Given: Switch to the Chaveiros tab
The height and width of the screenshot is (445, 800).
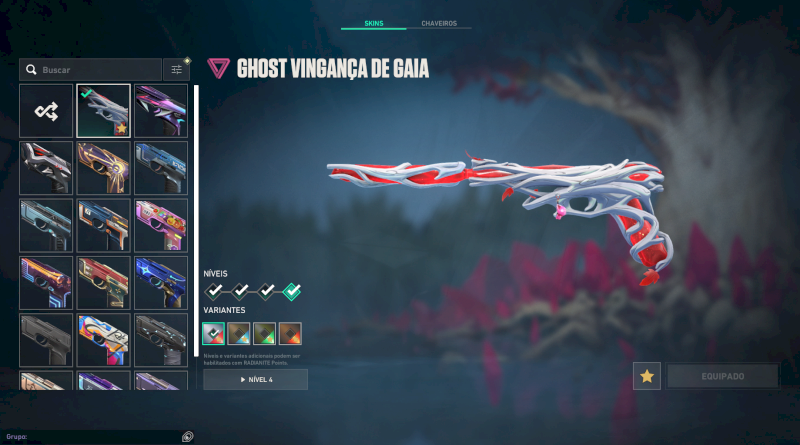Looking at the screenshot, I should pos(439,23).
